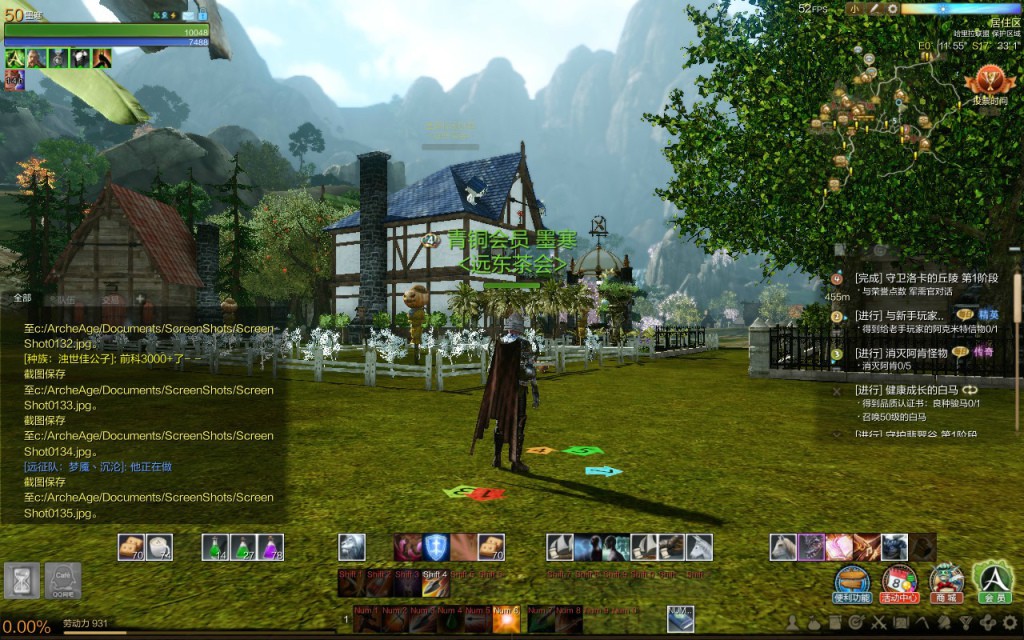Open the 会员 membership button
This screenshot has height=640, width=1024.
point(993,578)
